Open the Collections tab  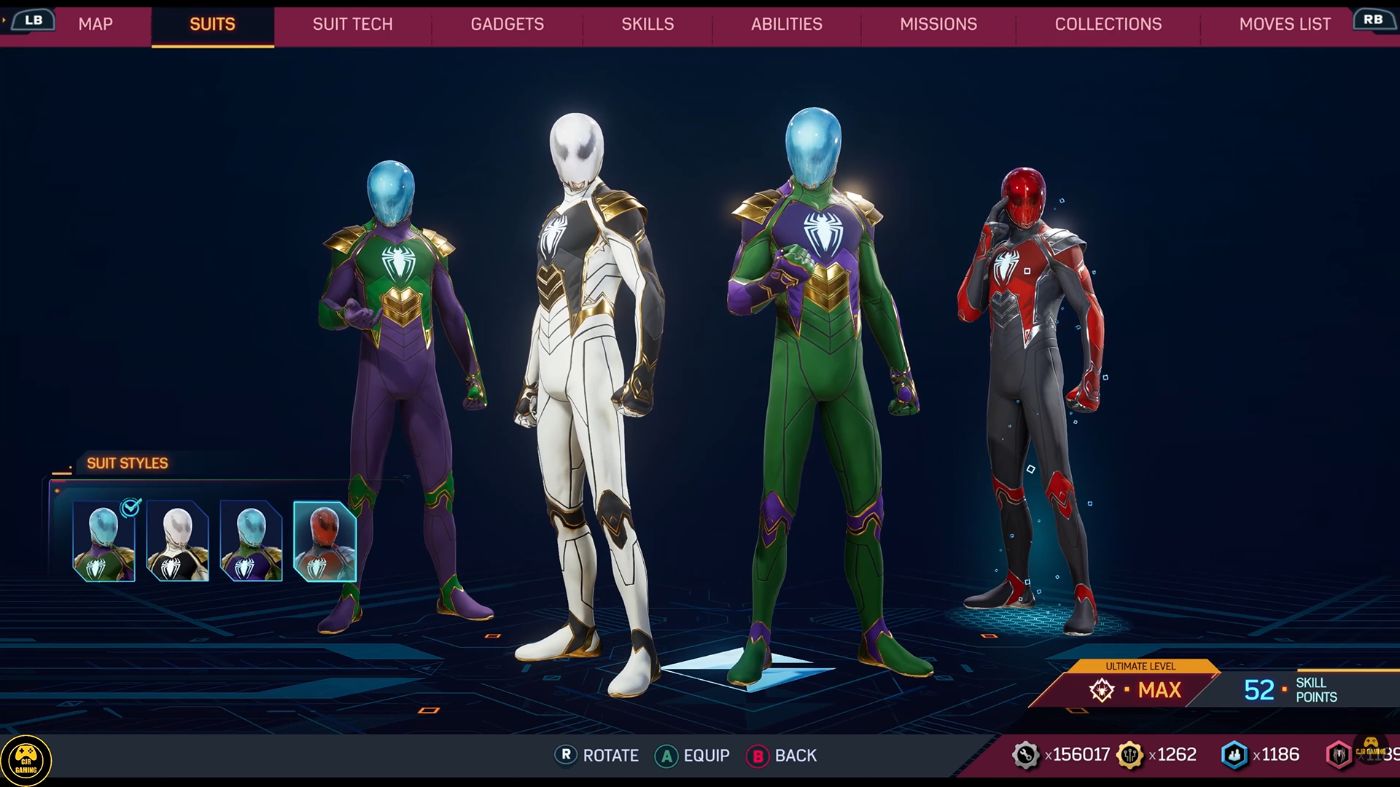pos(1108,24)
